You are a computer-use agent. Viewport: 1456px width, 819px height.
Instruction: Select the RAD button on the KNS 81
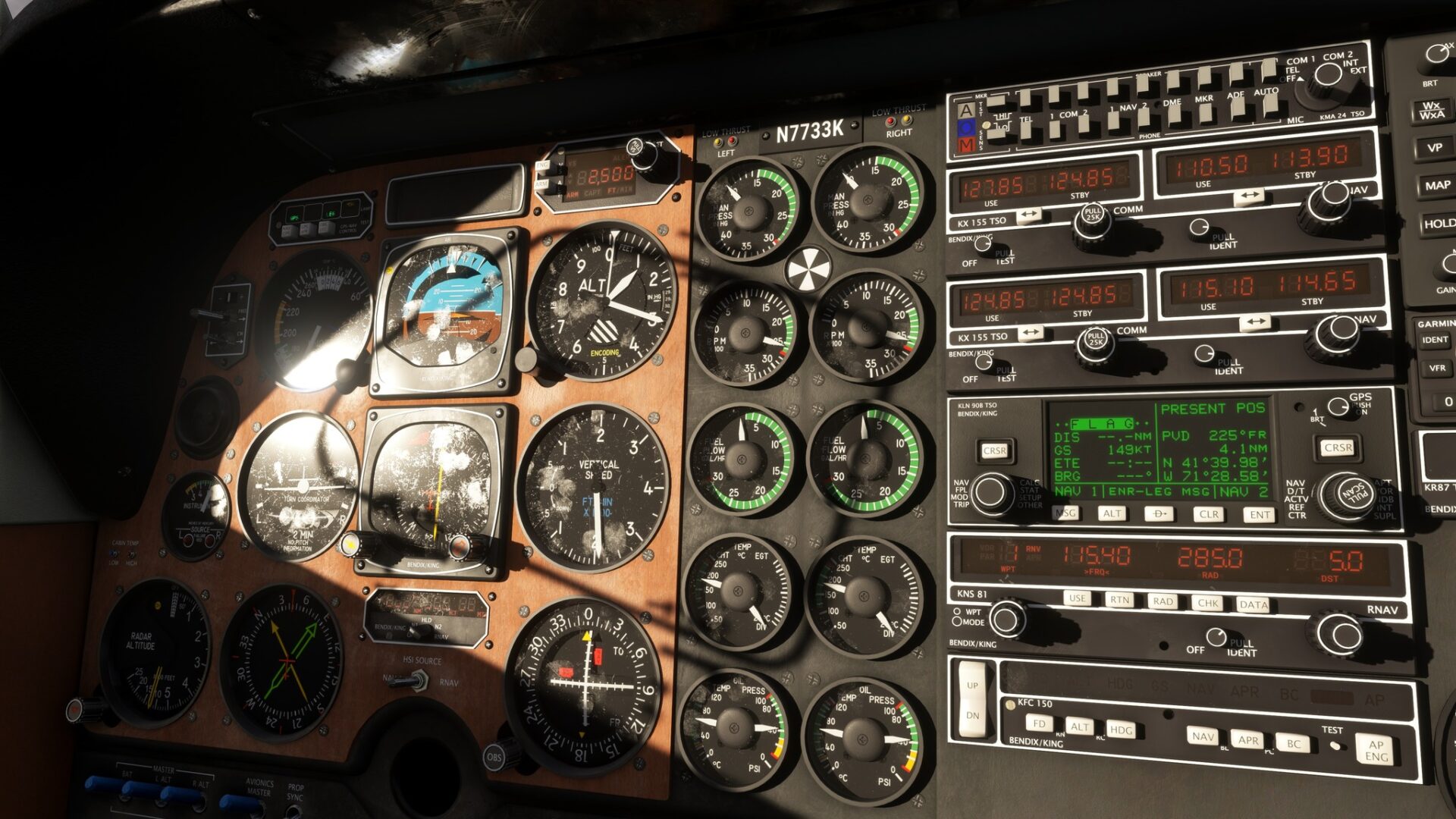[x=1163, y=601]
